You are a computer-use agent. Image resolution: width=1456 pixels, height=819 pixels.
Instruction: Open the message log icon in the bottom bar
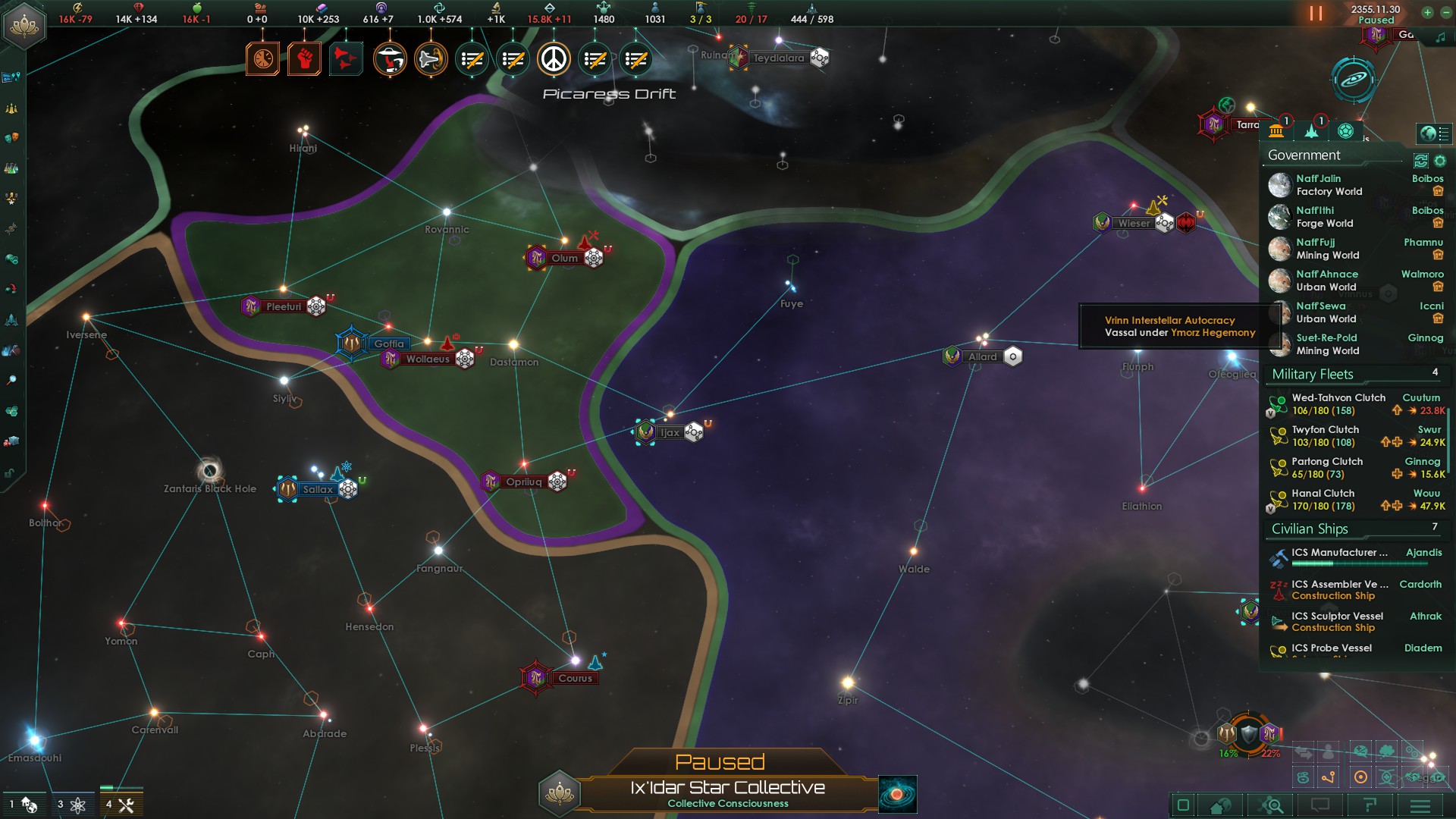point(1321,805)
